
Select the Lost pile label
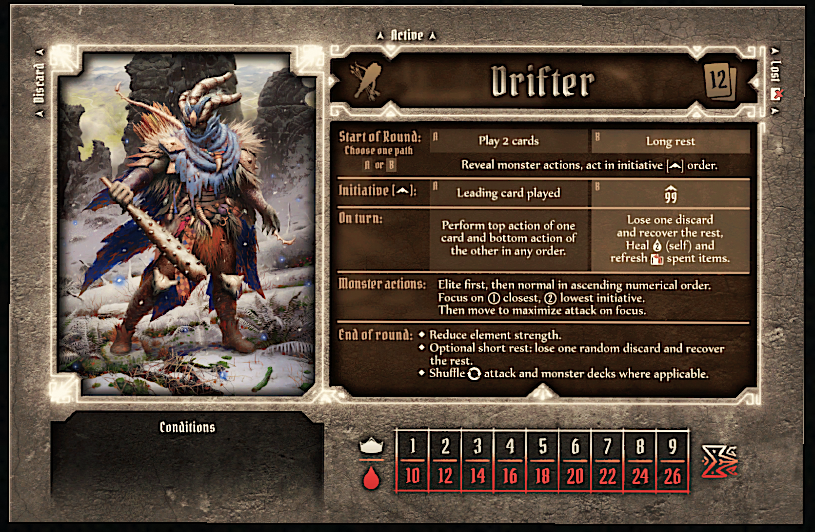pos(776,76)
